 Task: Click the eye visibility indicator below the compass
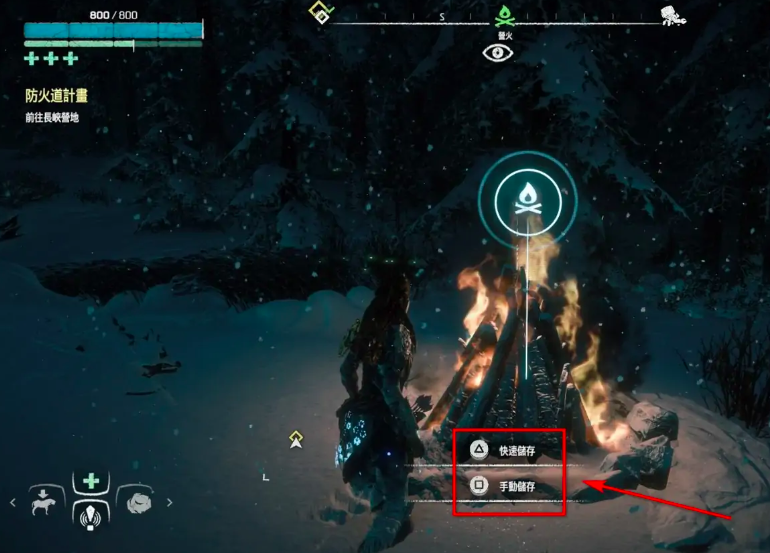pyautogui.click(x=497, y=53)
